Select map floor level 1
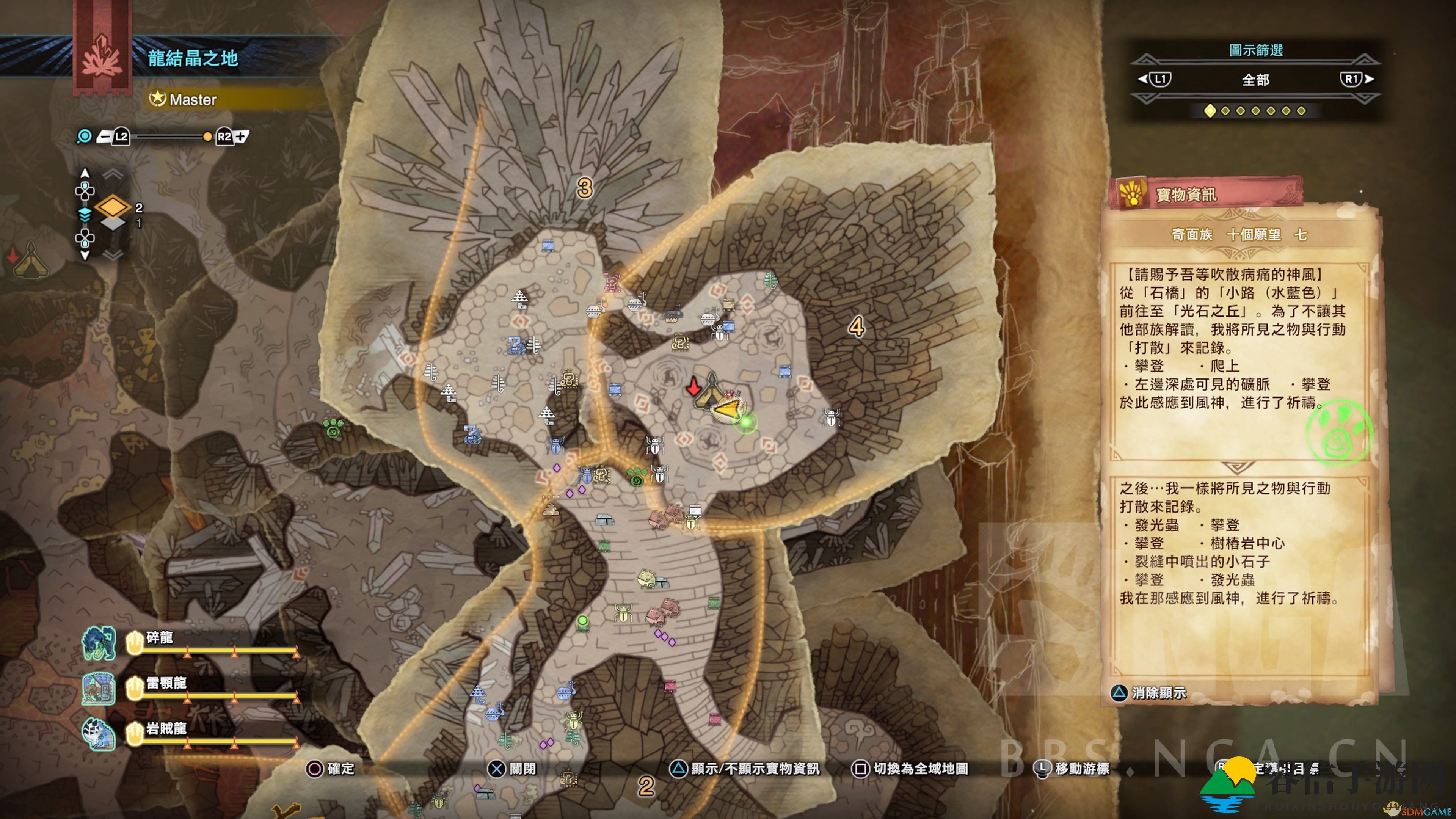The height and width of the screenshot is (819, 1456). [x=113, y=224]
